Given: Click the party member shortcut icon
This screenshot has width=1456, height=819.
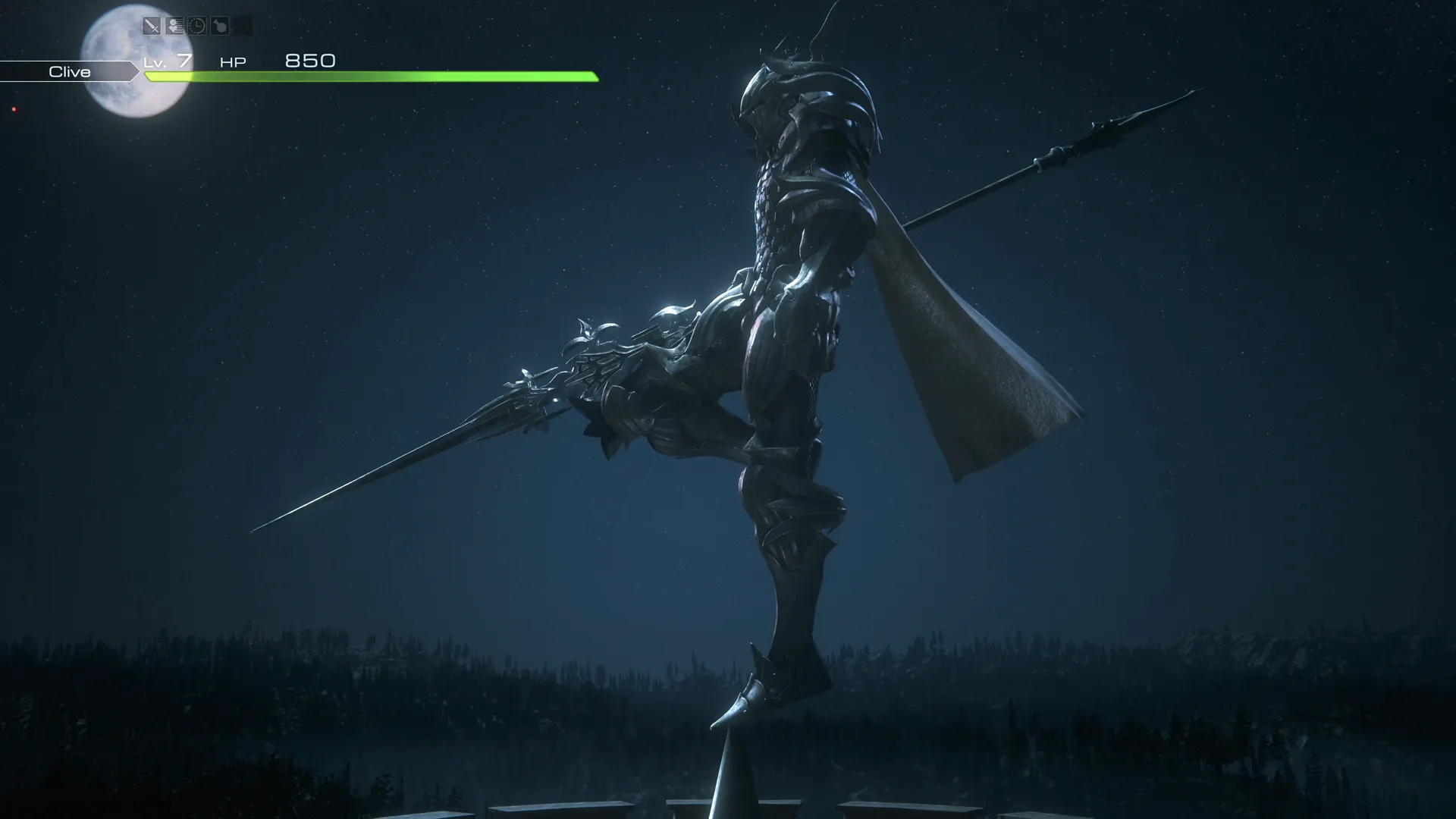Looking at the screenshot, I should pos(174,25).
